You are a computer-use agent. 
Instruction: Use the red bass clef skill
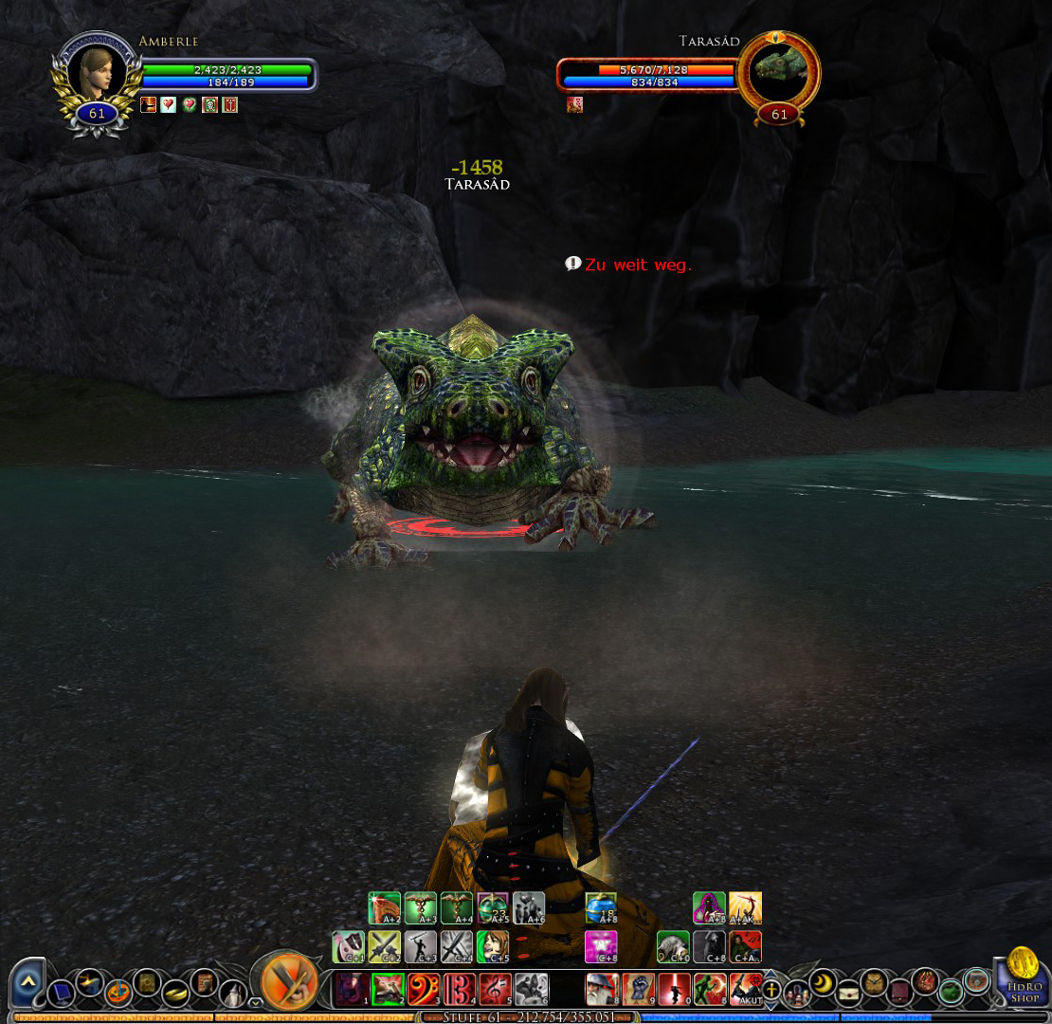click(423, 989)
